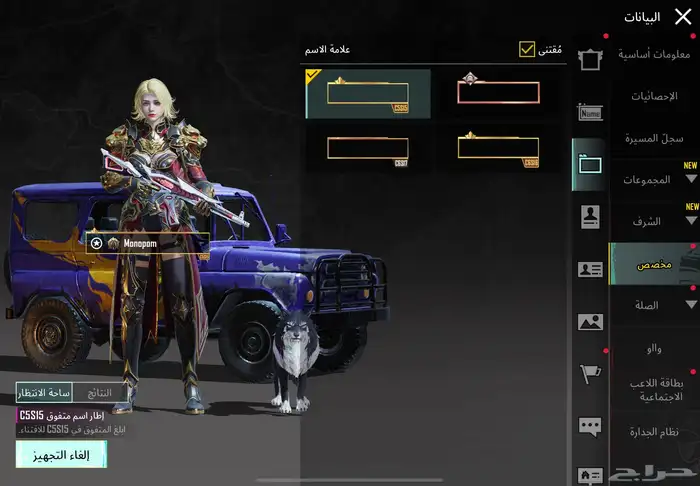Open the avatar portrait icon category
The height and width of the screenshot is (486, 700).
(x=589, y=217)
